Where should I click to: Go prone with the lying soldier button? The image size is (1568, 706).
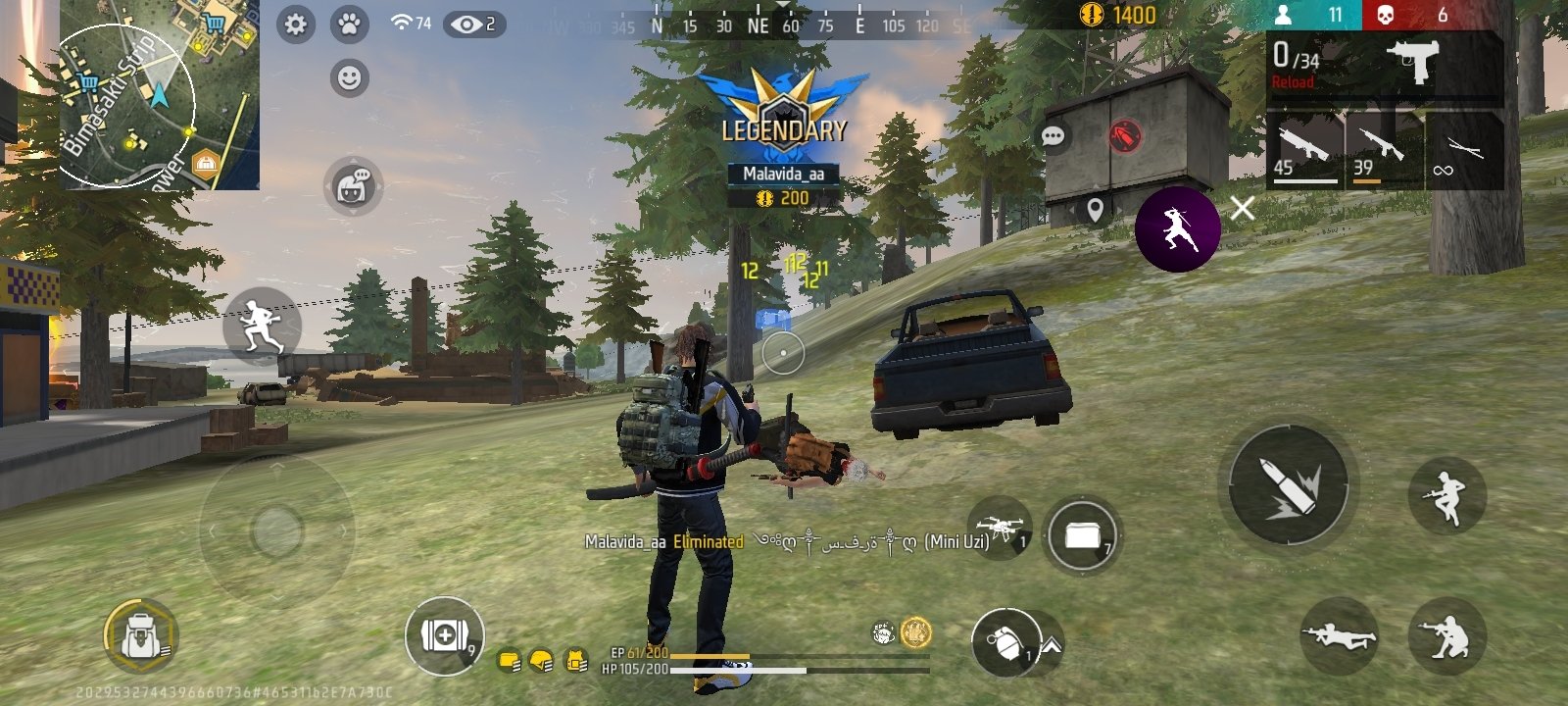[1339, 636]
